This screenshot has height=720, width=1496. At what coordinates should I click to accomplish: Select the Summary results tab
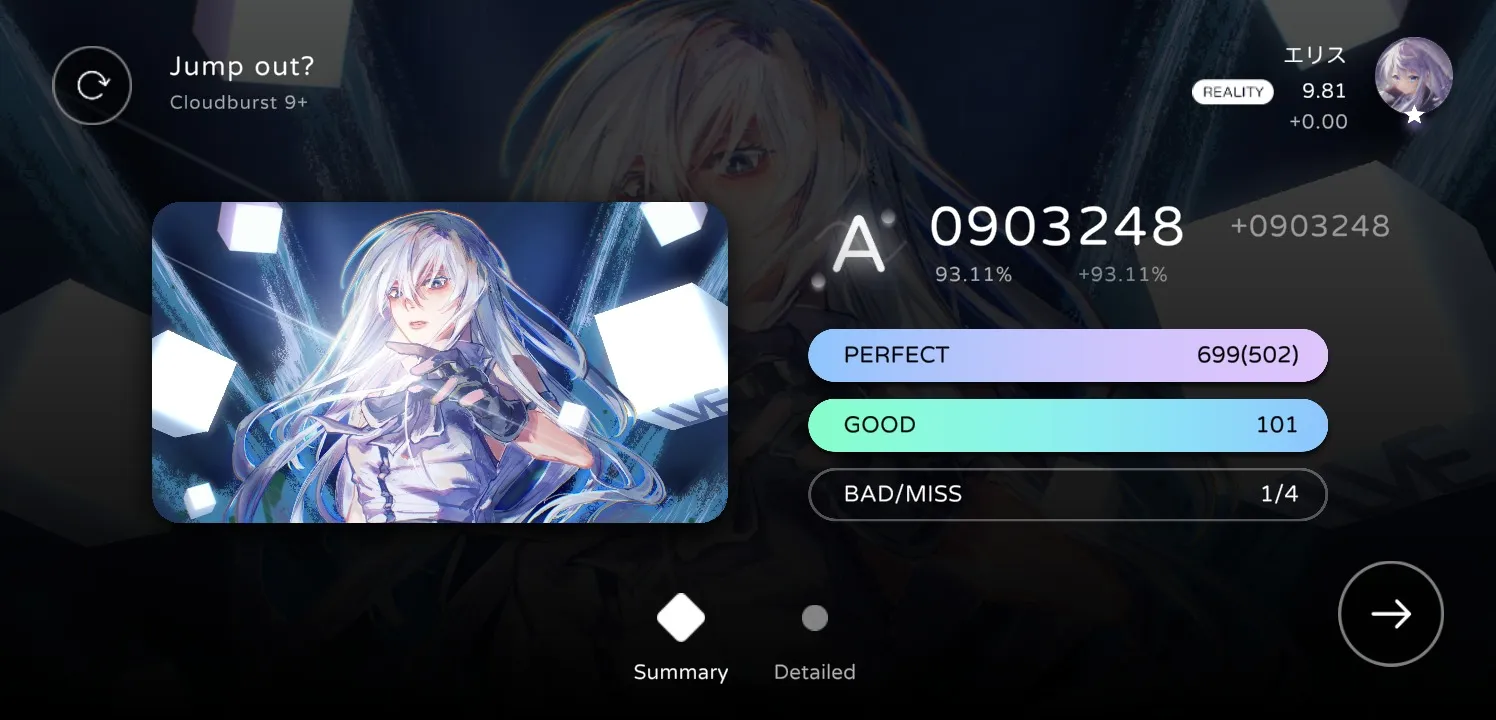point(680,640)
